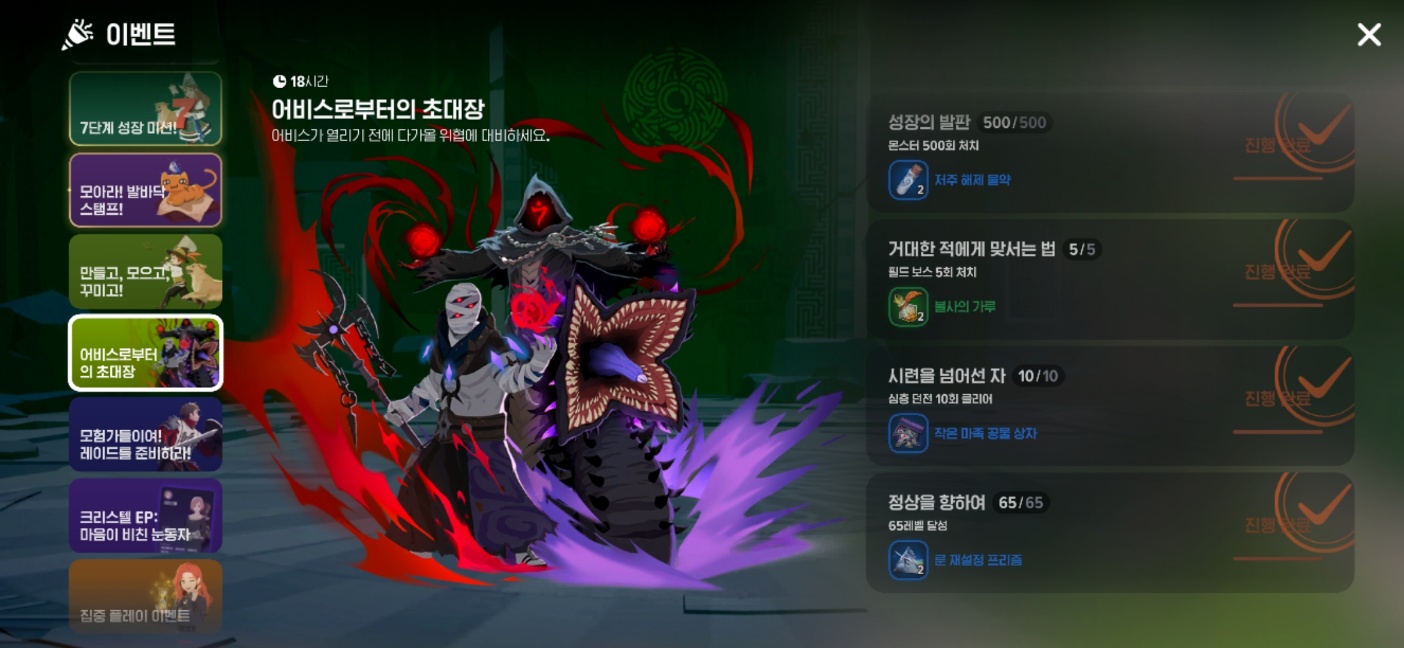This screenshot has height=648, width=1404.
Task: Show the 크리스텔 EP event
Action: 145,515
